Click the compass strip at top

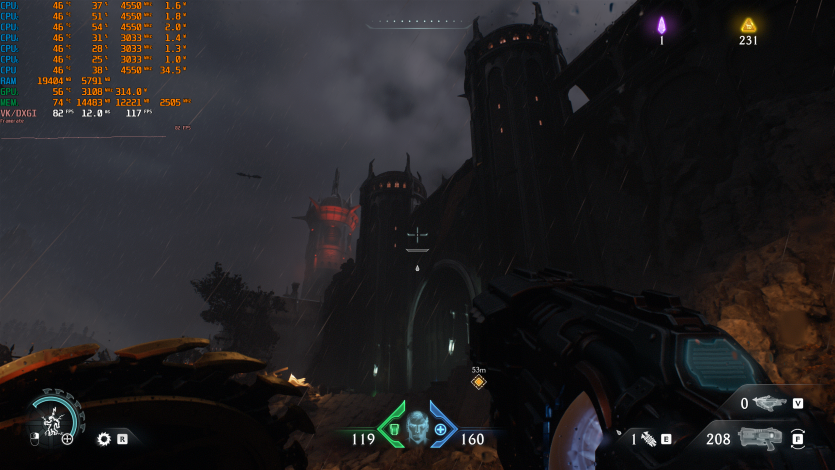(417, 21)
